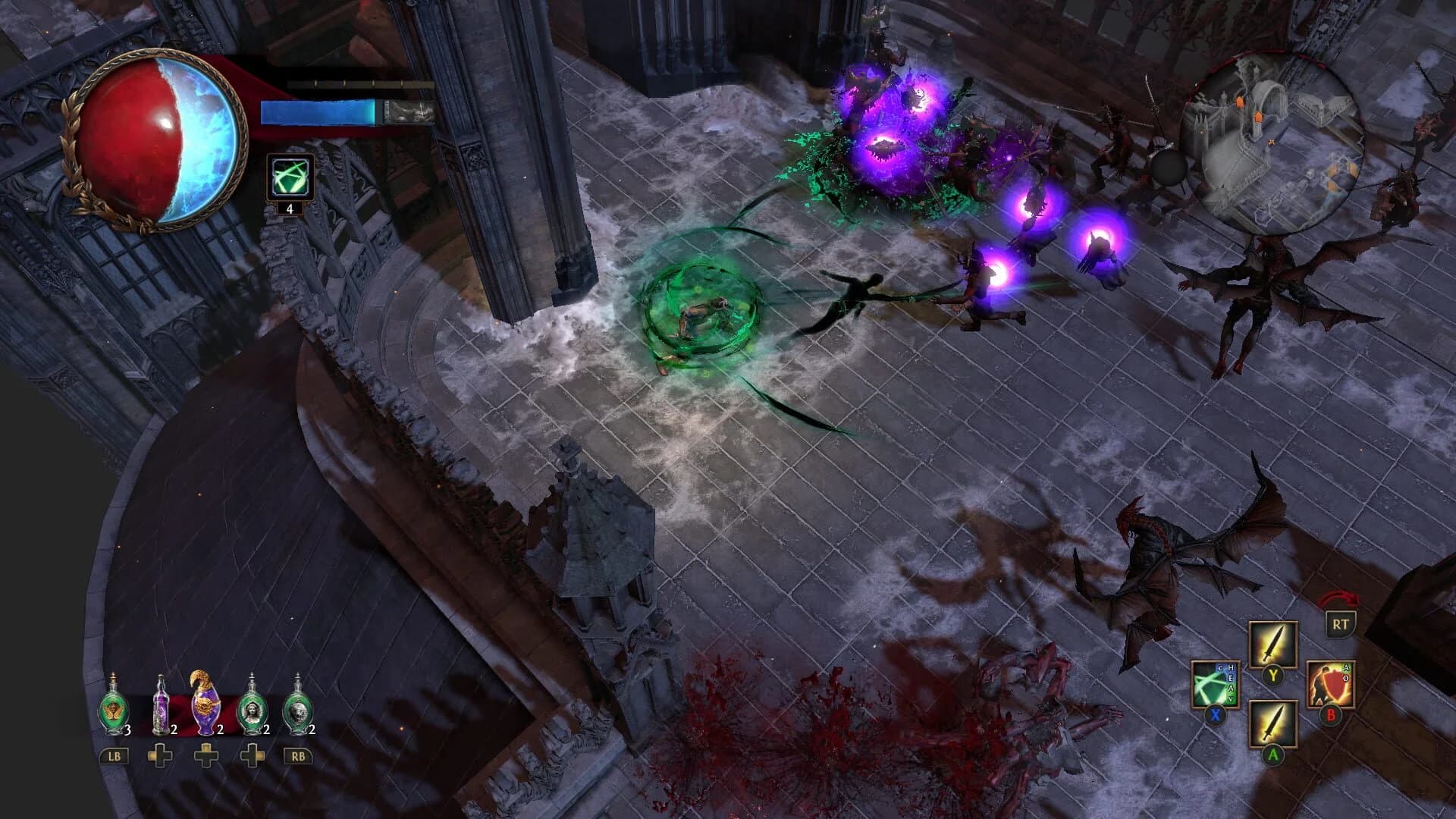The width and height of the screenshot is (1456, 819).
Task: Select the yellow hexagon waypoint on minimap
Action: point(1351,168)
